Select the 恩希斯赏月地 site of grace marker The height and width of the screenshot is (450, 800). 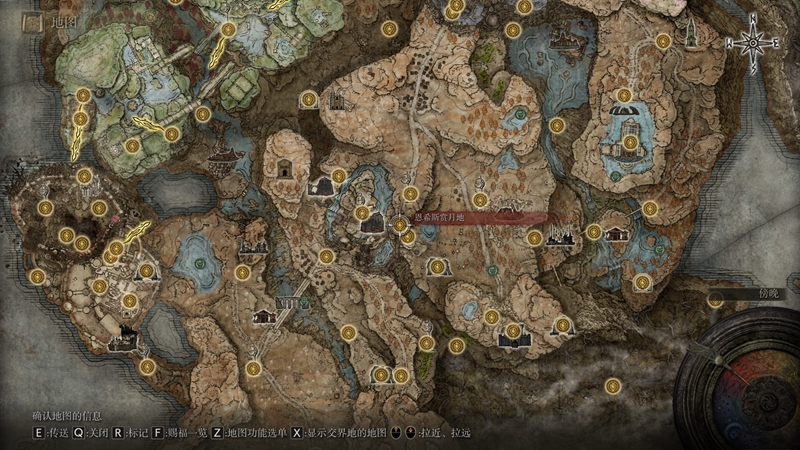pos(401,225)
